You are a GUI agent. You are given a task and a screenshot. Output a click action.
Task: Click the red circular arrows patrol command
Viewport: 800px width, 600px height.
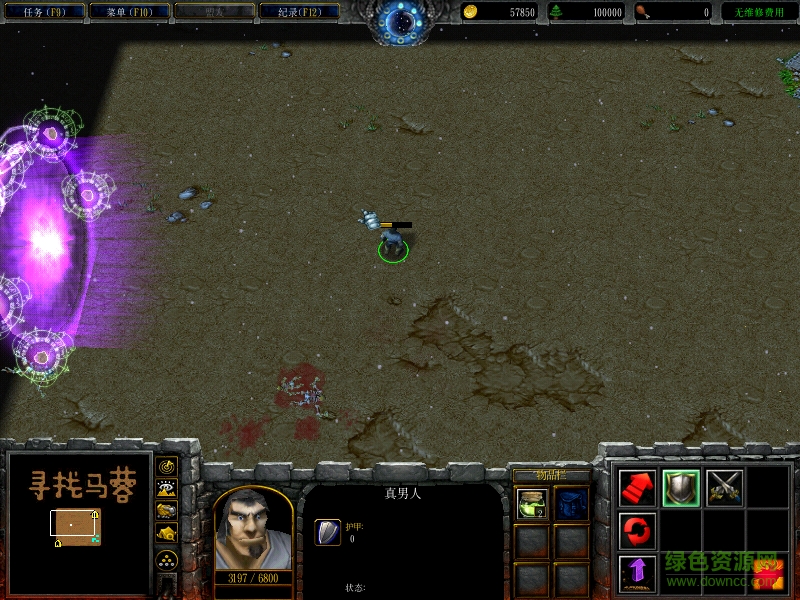(637, 530)
